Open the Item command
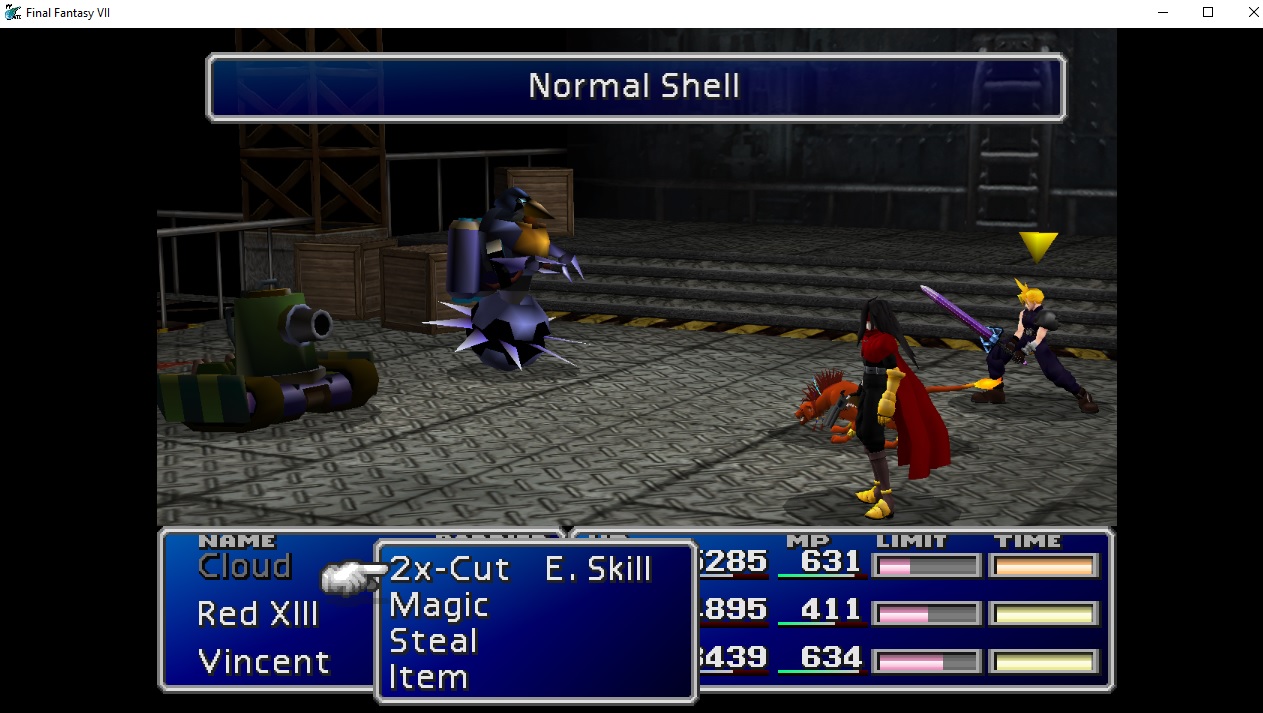The height and width of the screenshot is (713, 1263). point(428,677)
